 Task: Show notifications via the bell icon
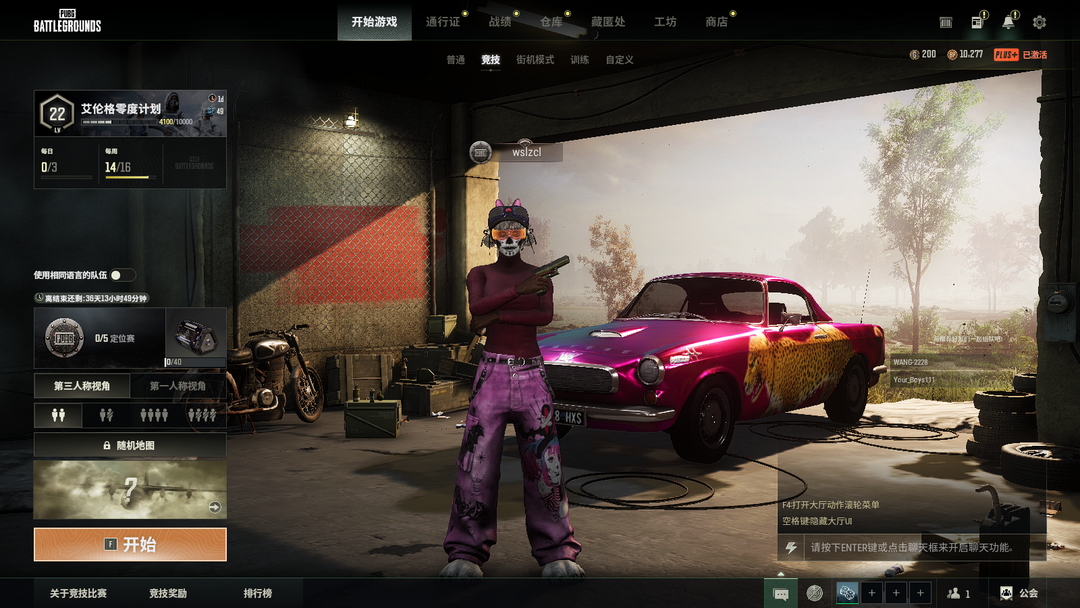point(1008,22)
